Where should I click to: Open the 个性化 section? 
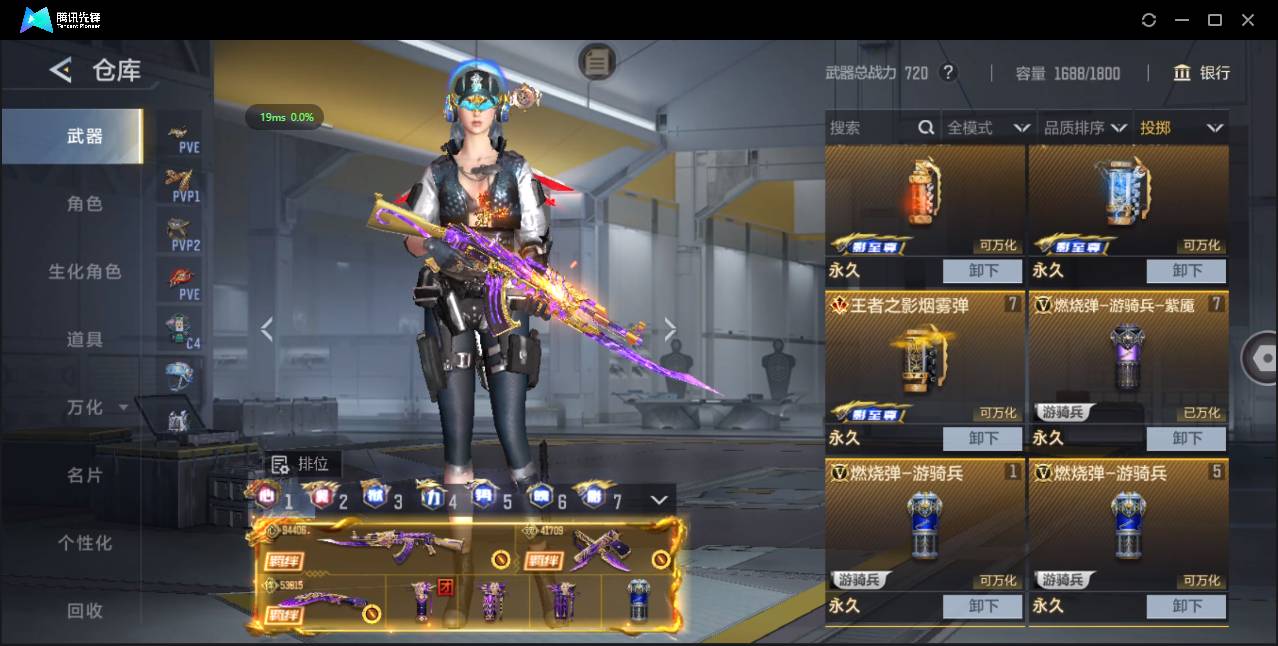pyautogui.click(x=84, y=543)
